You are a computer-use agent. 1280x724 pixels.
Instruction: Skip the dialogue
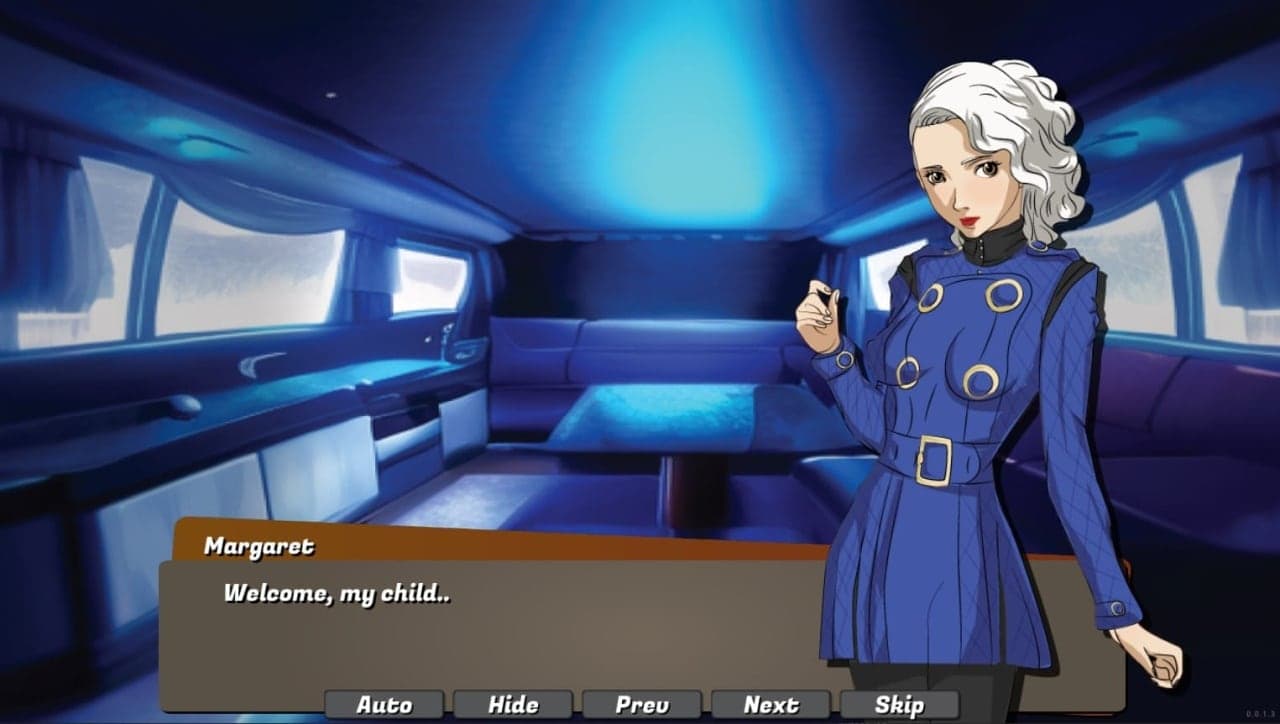[x=899, y=705]
